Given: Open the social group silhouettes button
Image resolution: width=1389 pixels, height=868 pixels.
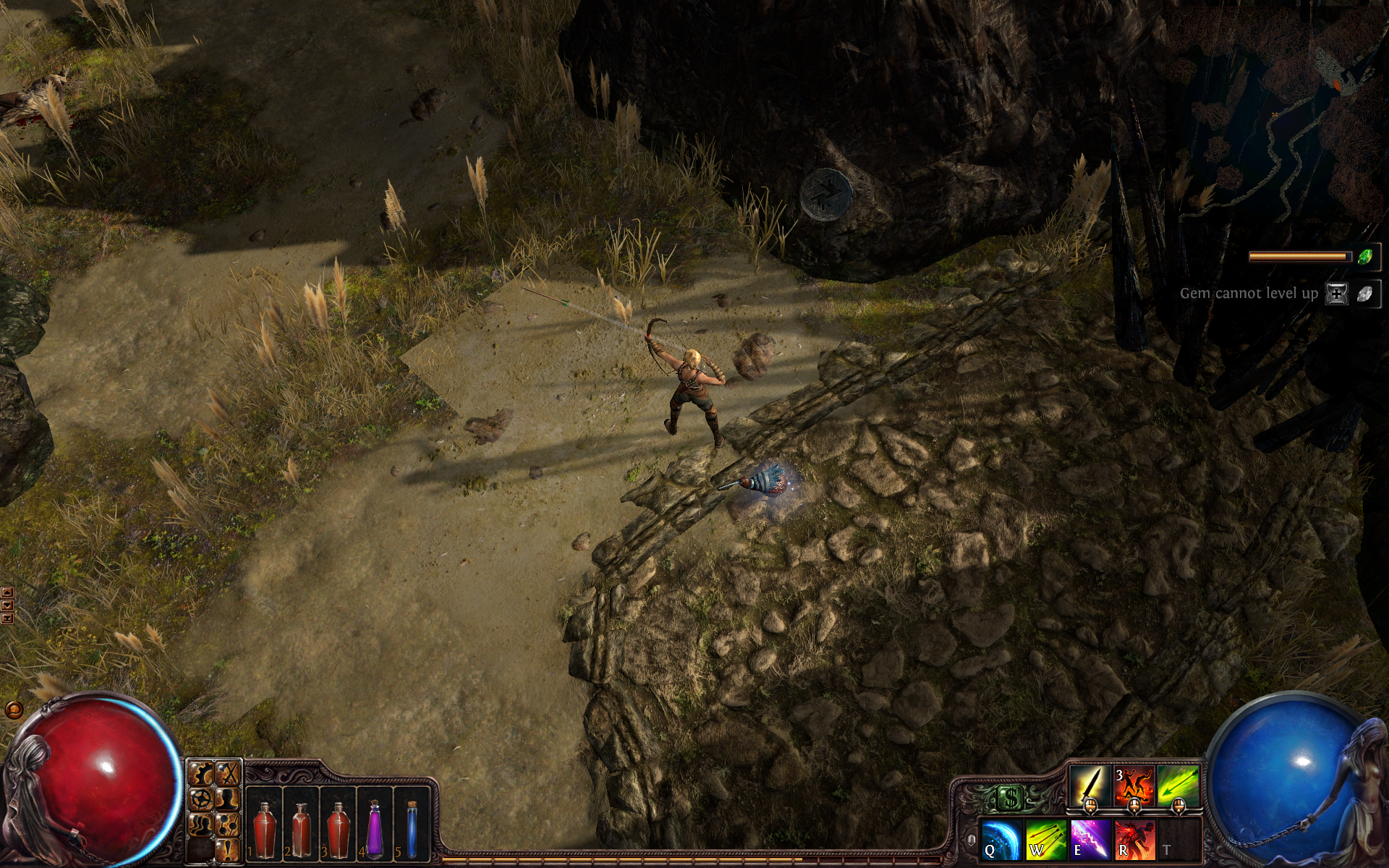Looking at the screenshot, I should coord(202,825).
